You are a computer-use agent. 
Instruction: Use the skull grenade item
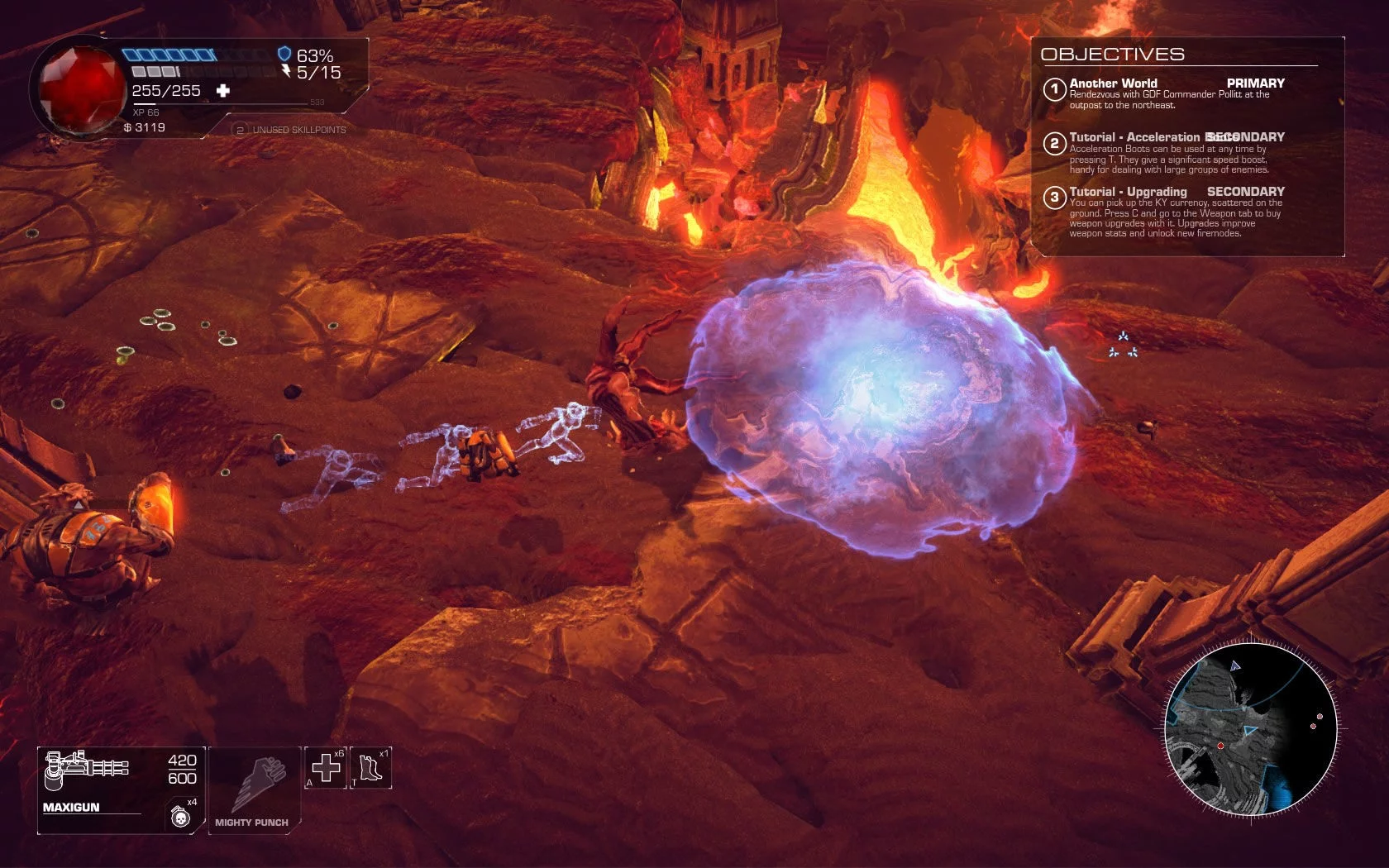click(x=180, y=816)
